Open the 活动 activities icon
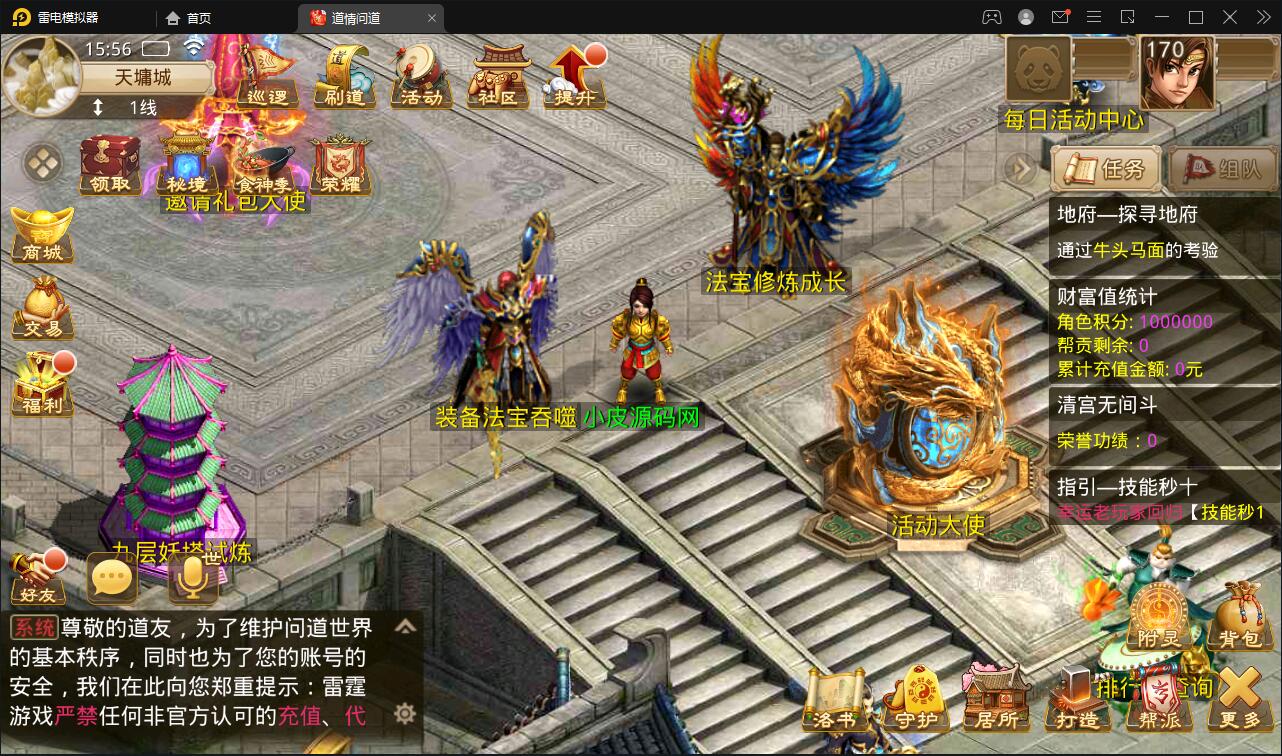 click(x=423, y=80)
